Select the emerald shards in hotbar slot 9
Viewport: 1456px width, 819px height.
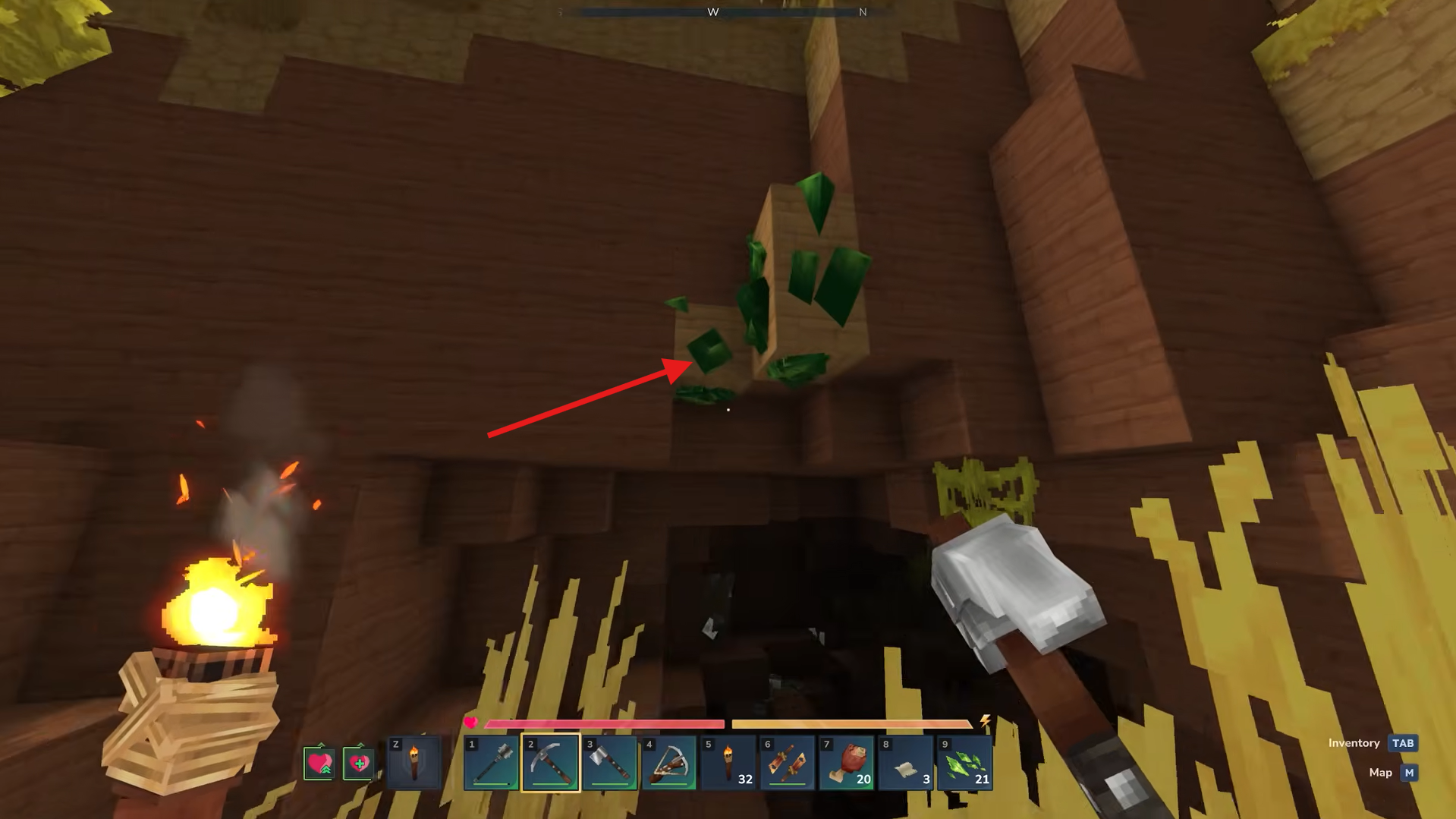(964, 763)
